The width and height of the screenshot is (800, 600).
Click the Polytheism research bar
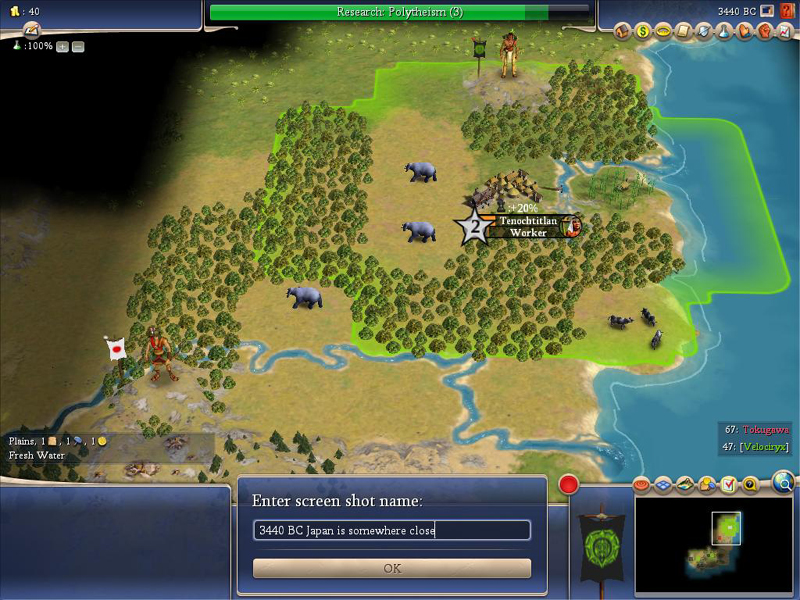pyautogui.click(x=399, y=12)
